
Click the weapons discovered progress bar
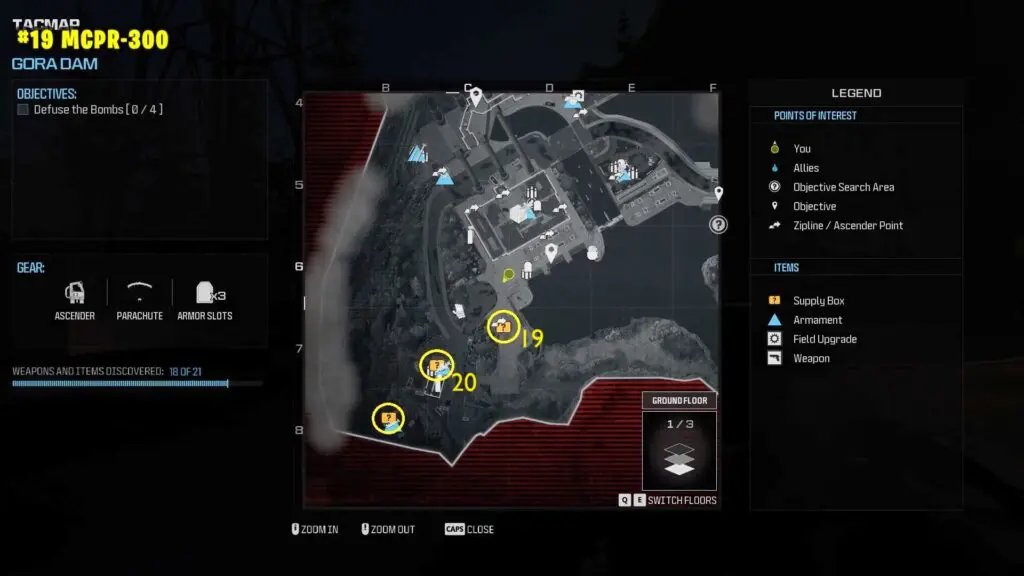(x=120, y=383)
